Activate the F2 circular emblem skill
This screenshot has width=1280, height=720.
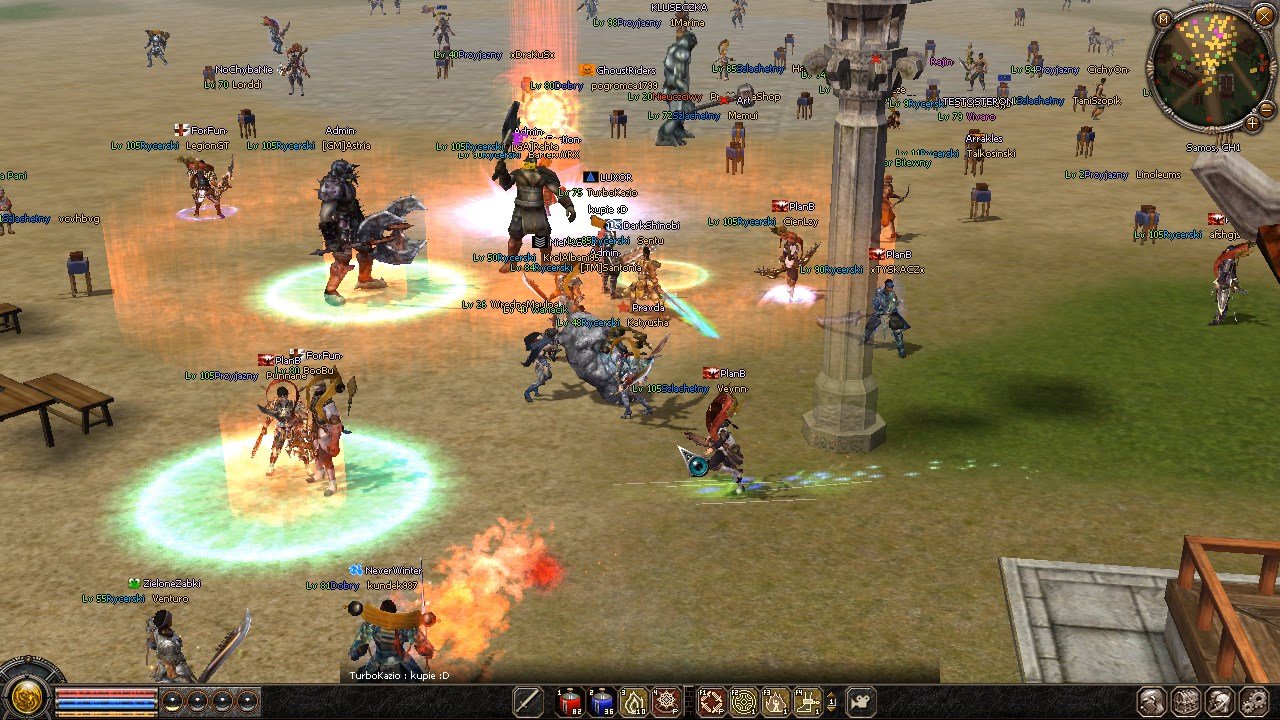pyautogui.click(x=743, y=702)
